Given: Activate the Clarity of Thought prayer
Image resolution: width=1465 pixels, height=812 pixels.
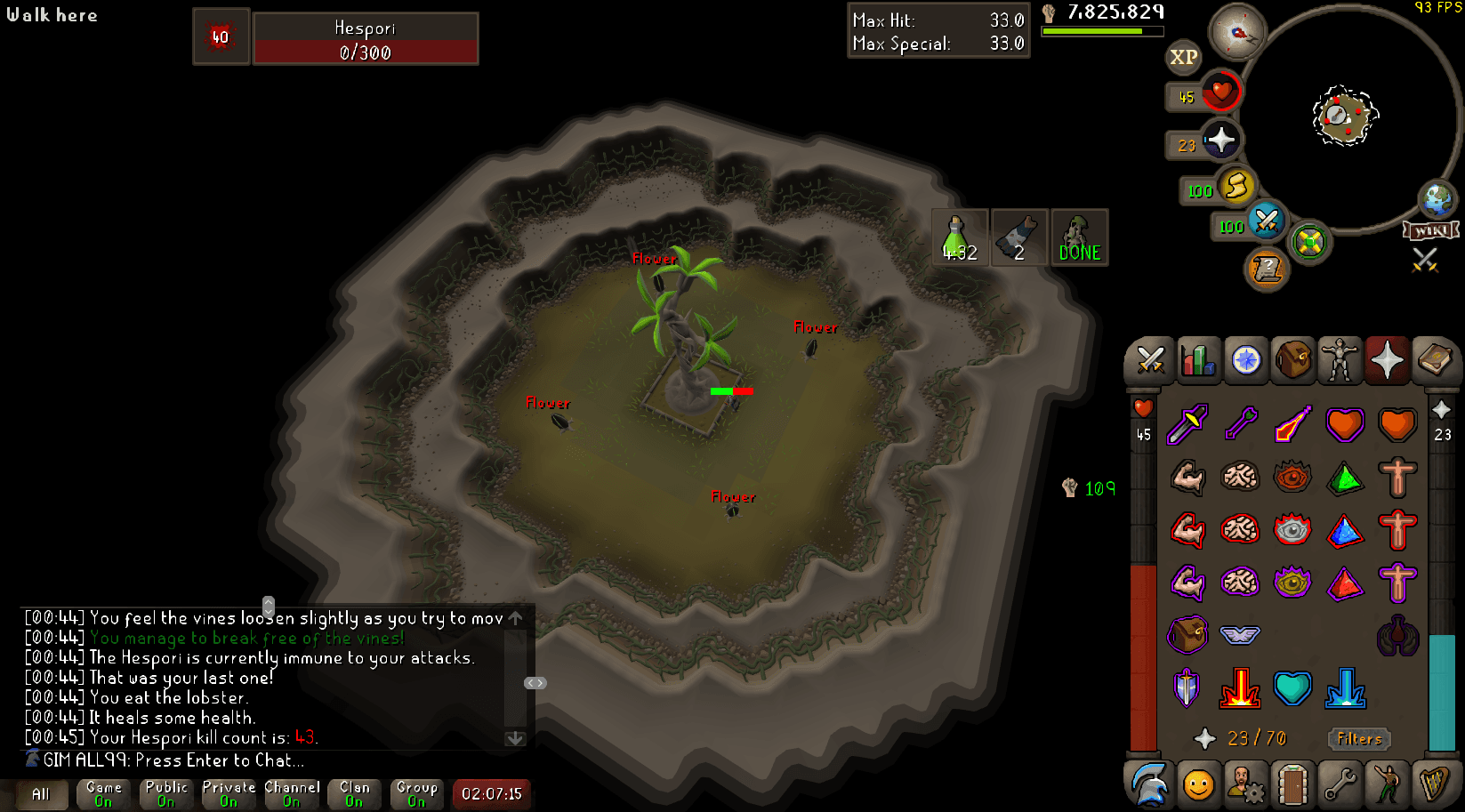Looking at the screenshot, I should pos(1241,478).
